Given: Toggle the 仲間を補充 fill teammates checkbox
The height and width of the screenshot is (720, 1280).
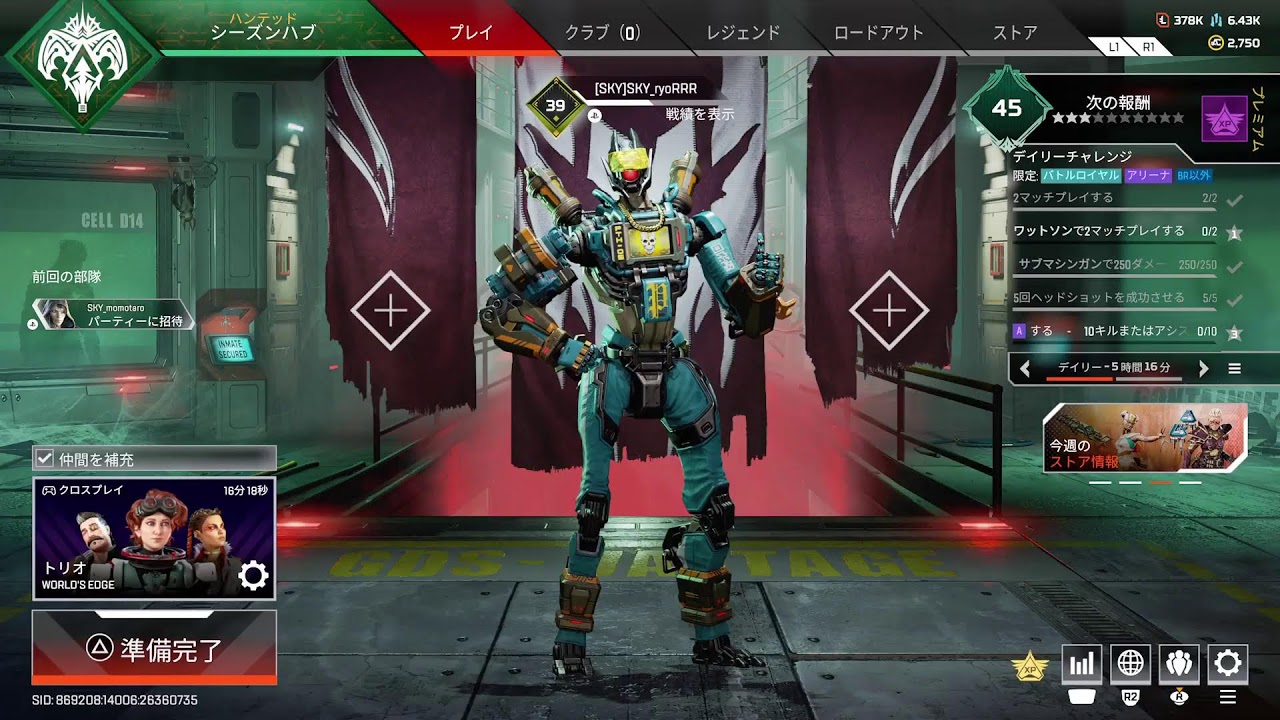Looking at the screenshot, I should coord(44,459).
